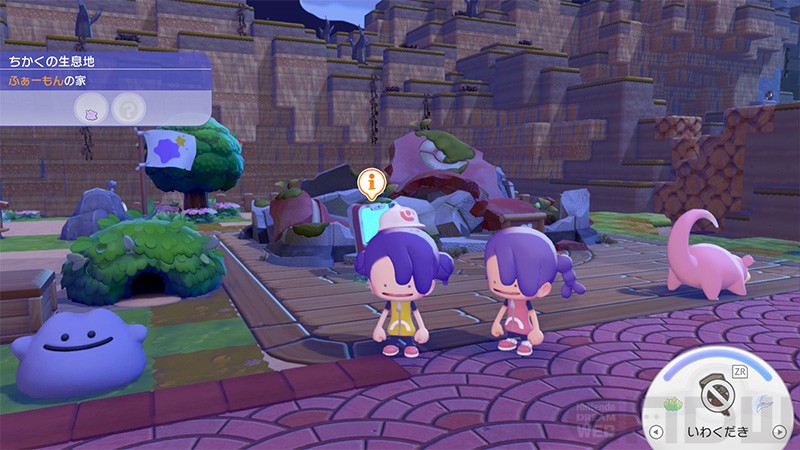The image size is (800, 450).
Task: Cycle skills with the left arrow
Action: coord(657,432)
